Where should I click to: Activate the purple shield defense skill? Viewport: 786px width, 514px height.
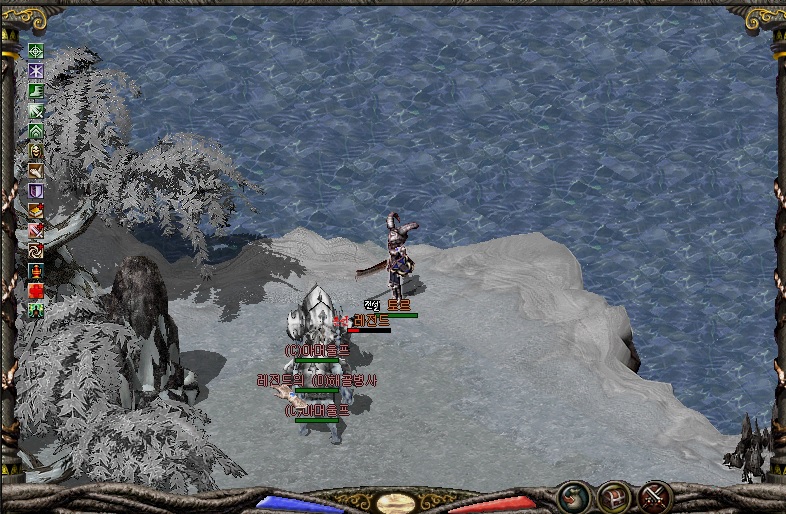click(x=36, y=190)
